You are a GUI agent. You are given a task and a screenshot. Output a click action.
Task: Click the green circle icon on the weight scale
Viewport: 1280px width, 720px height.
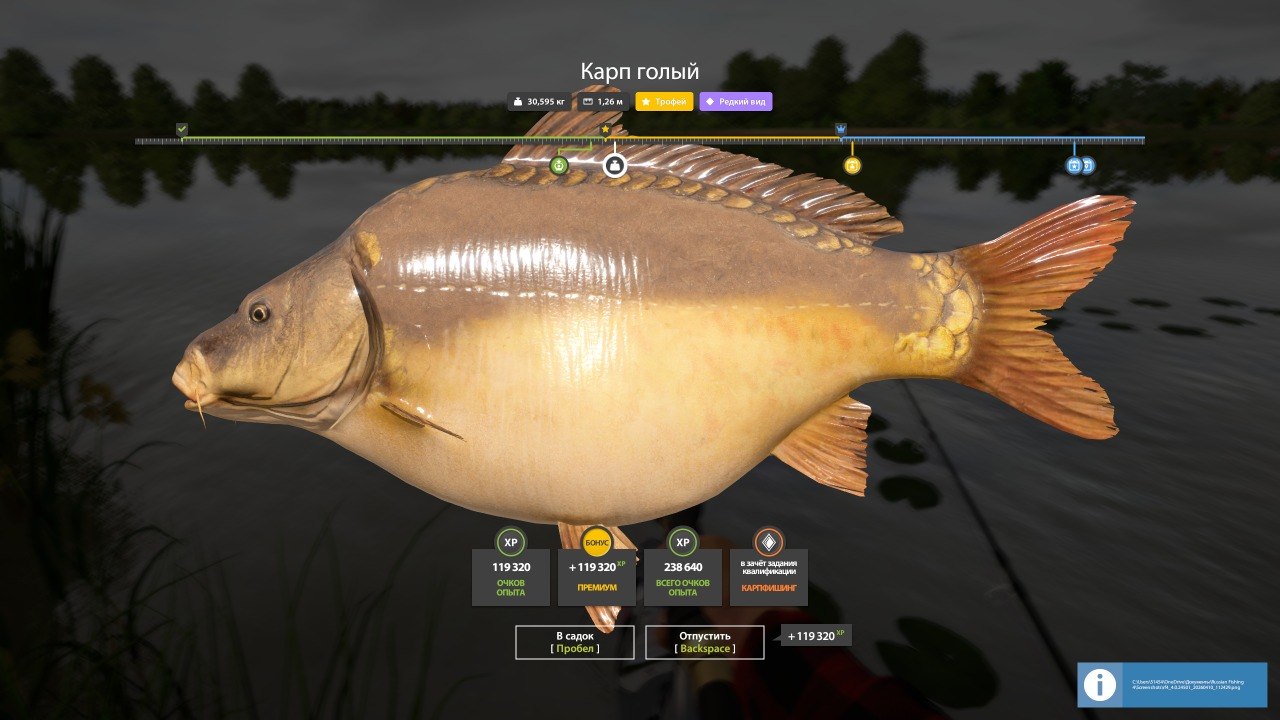[557, 166]
